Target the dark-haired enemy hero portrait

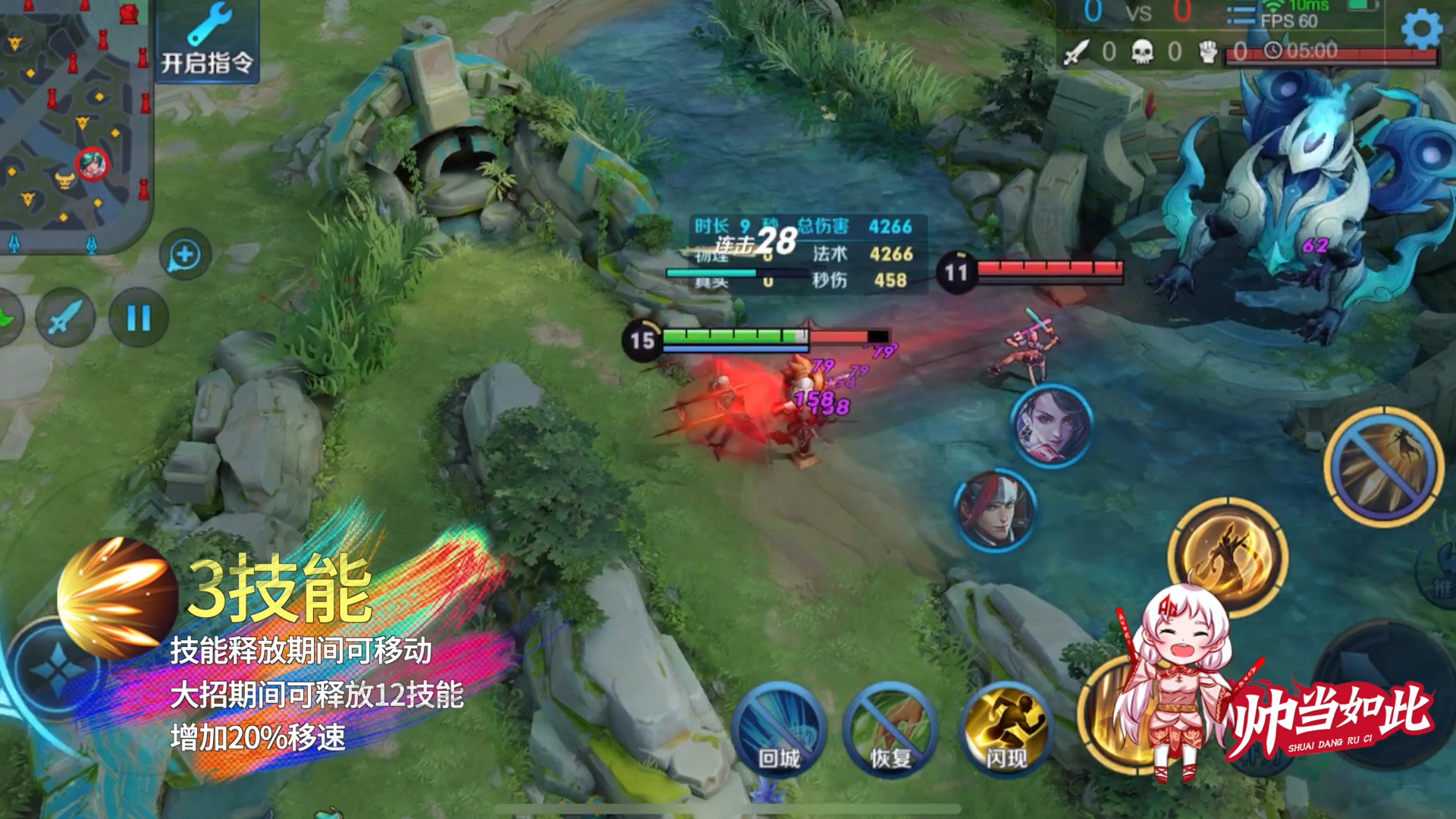(1052, 426)
